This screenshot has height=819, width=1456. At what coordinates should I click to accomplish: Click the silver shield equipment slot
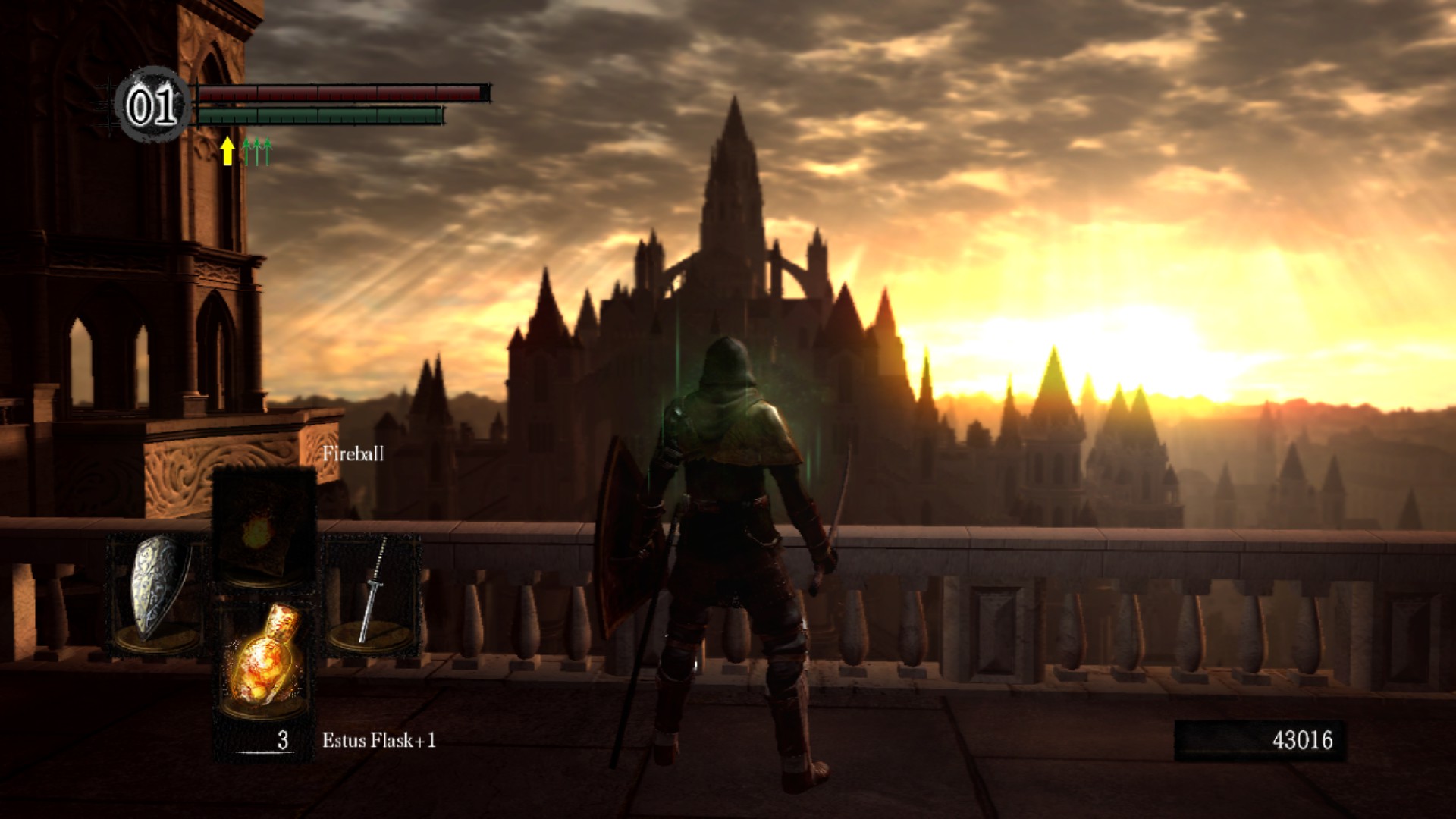click(x=156, y=593)
